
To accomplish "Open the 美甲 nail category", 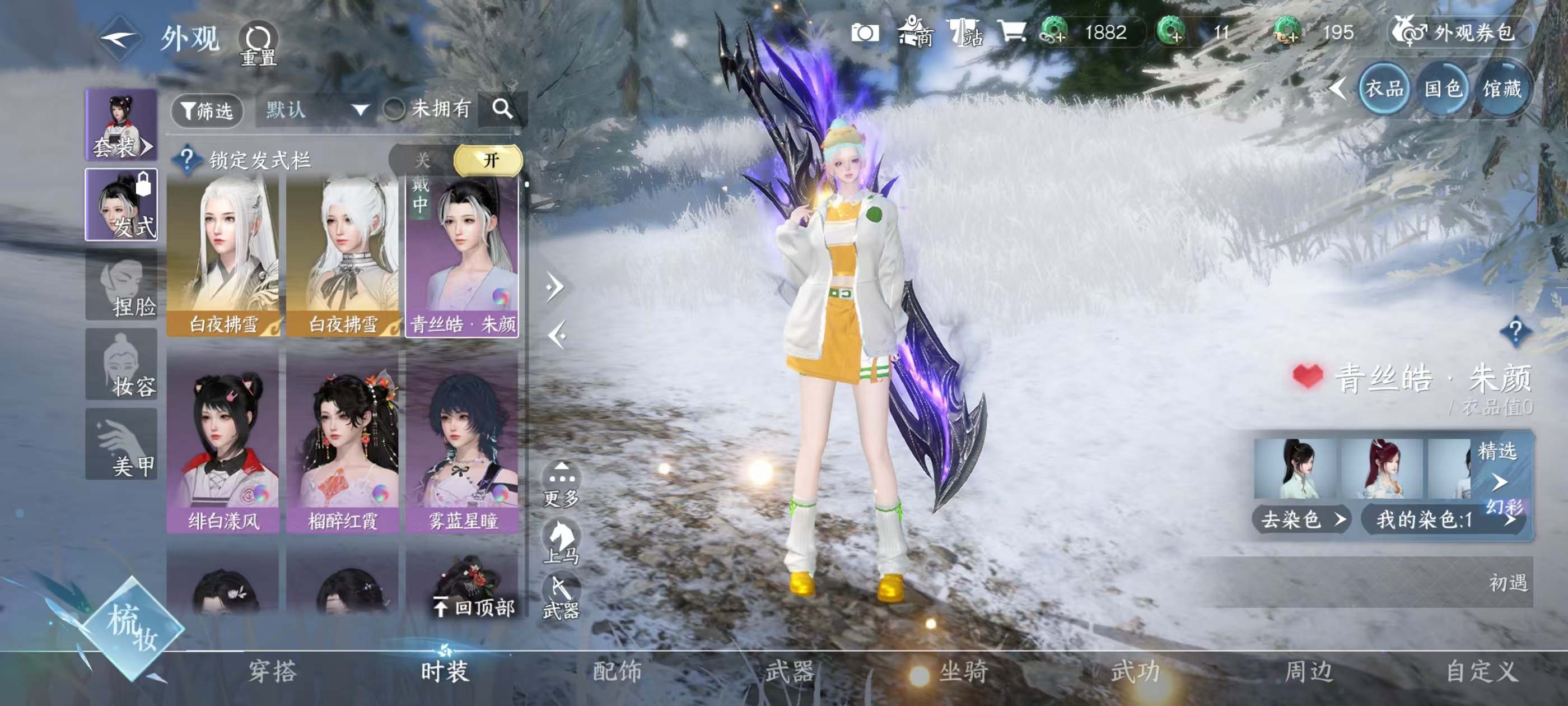I will coord(121,445).
